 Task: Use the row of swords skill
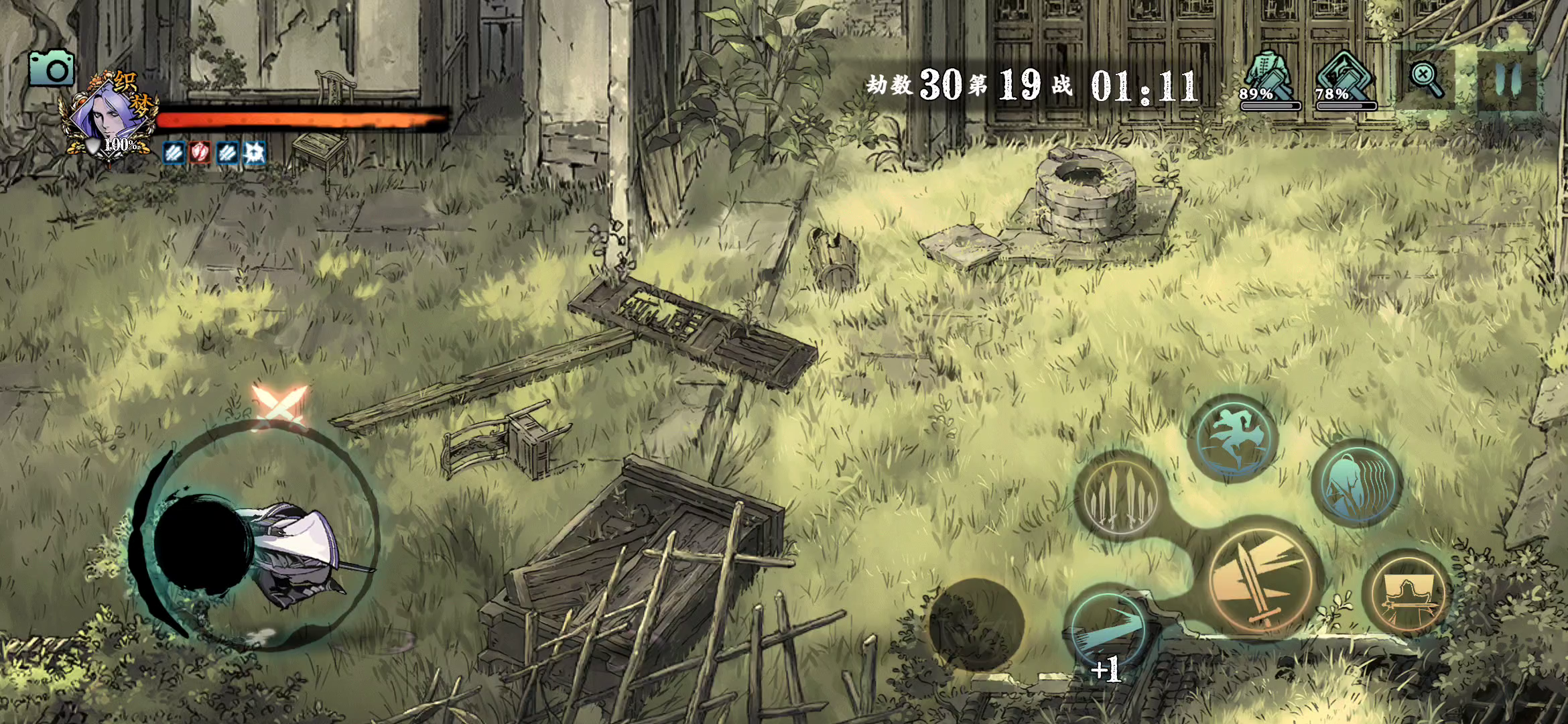tap(1119, 497)
